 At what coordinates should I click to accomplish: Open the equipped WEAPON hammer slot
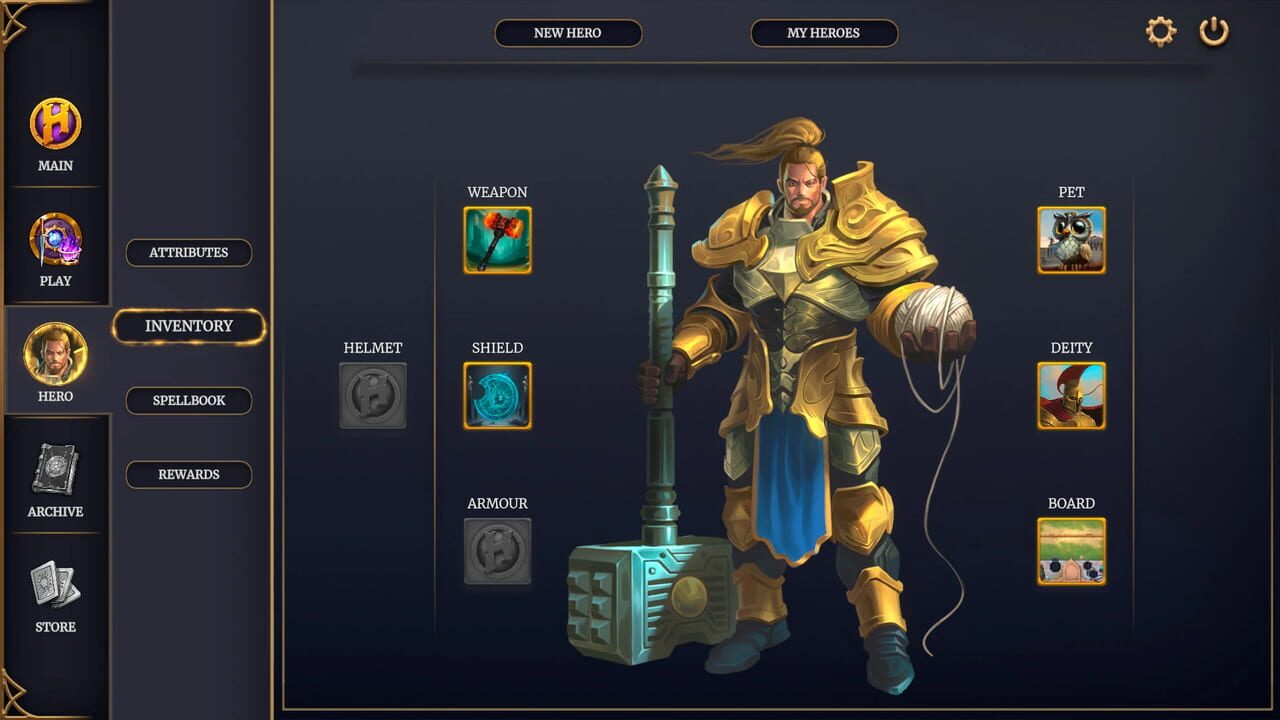(x=497, y=239)
